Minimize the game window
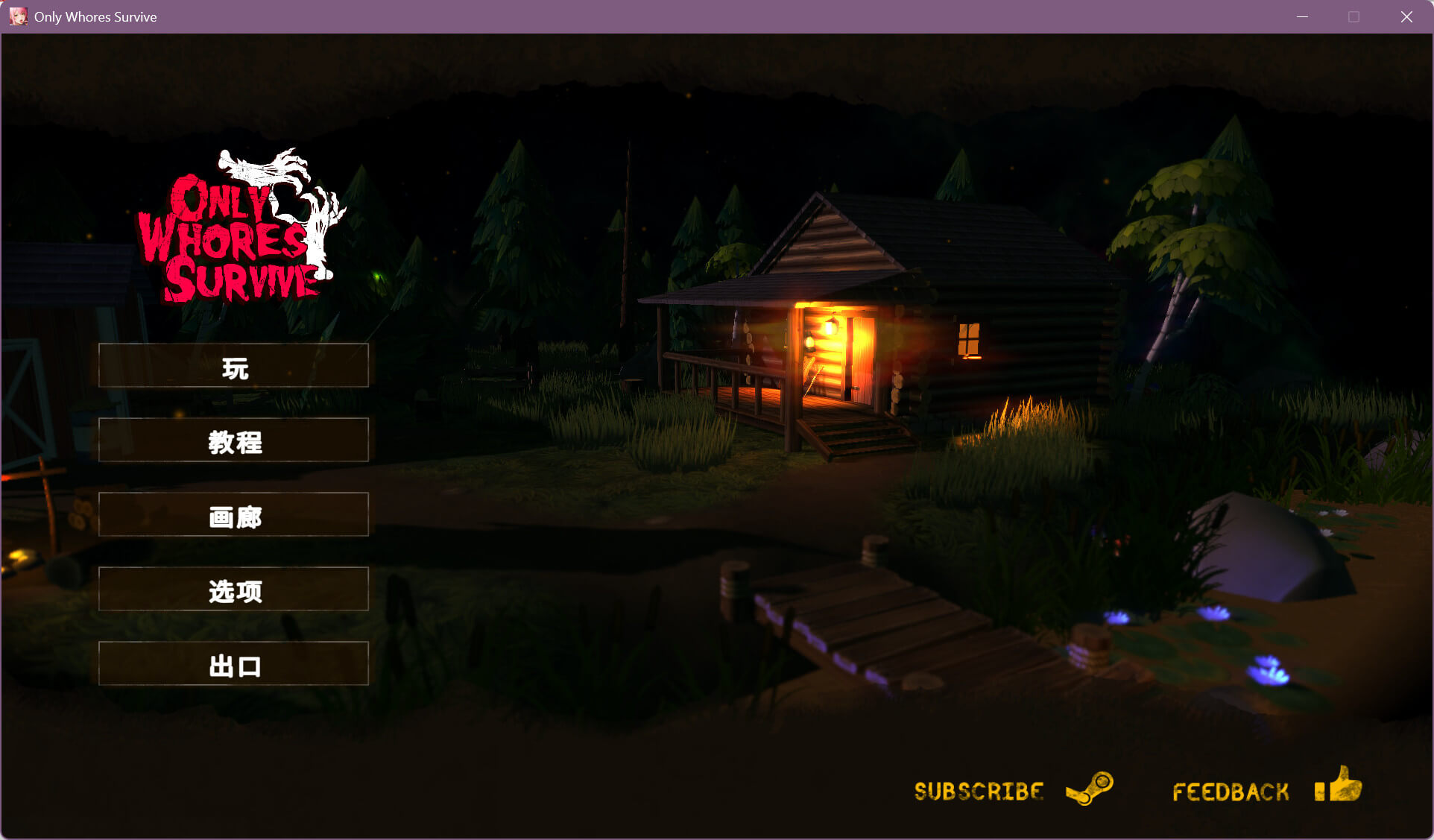The height and width of the screenshot is (840, 1434). pyautogui.click(x=1302, y=16)
